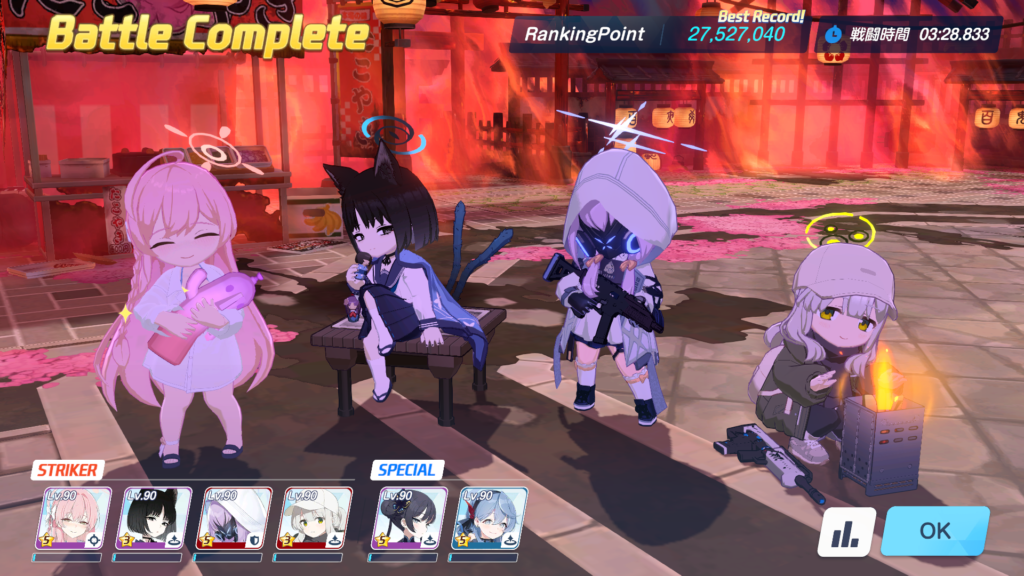The image size is (1024, 576).
Task: Choose the blue-haired special student portrait
Action: 491,519
